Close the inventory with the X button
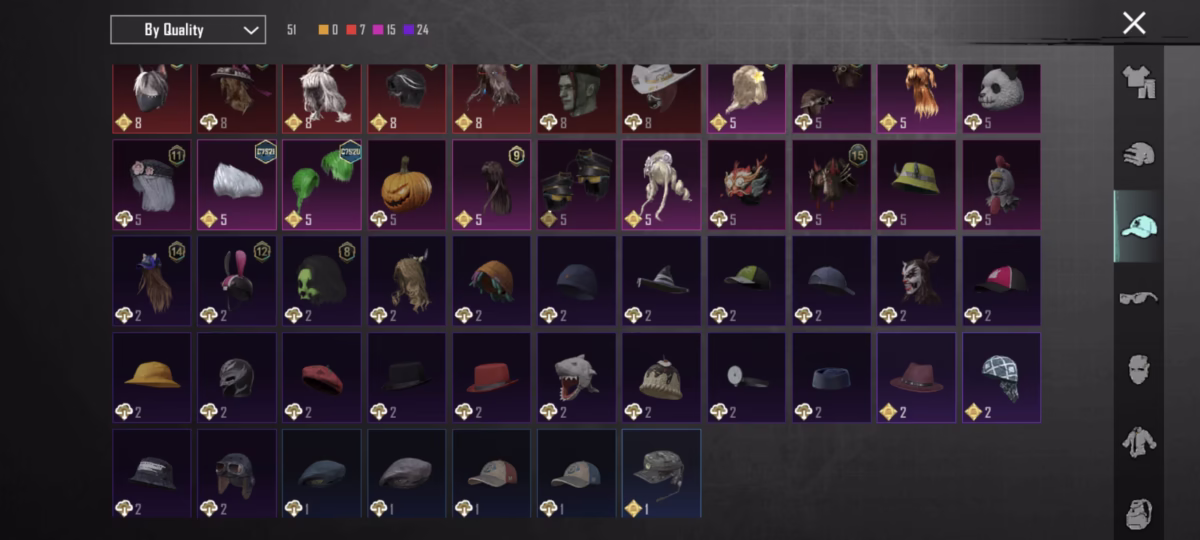1200x540 pixels. (1134, 23)
